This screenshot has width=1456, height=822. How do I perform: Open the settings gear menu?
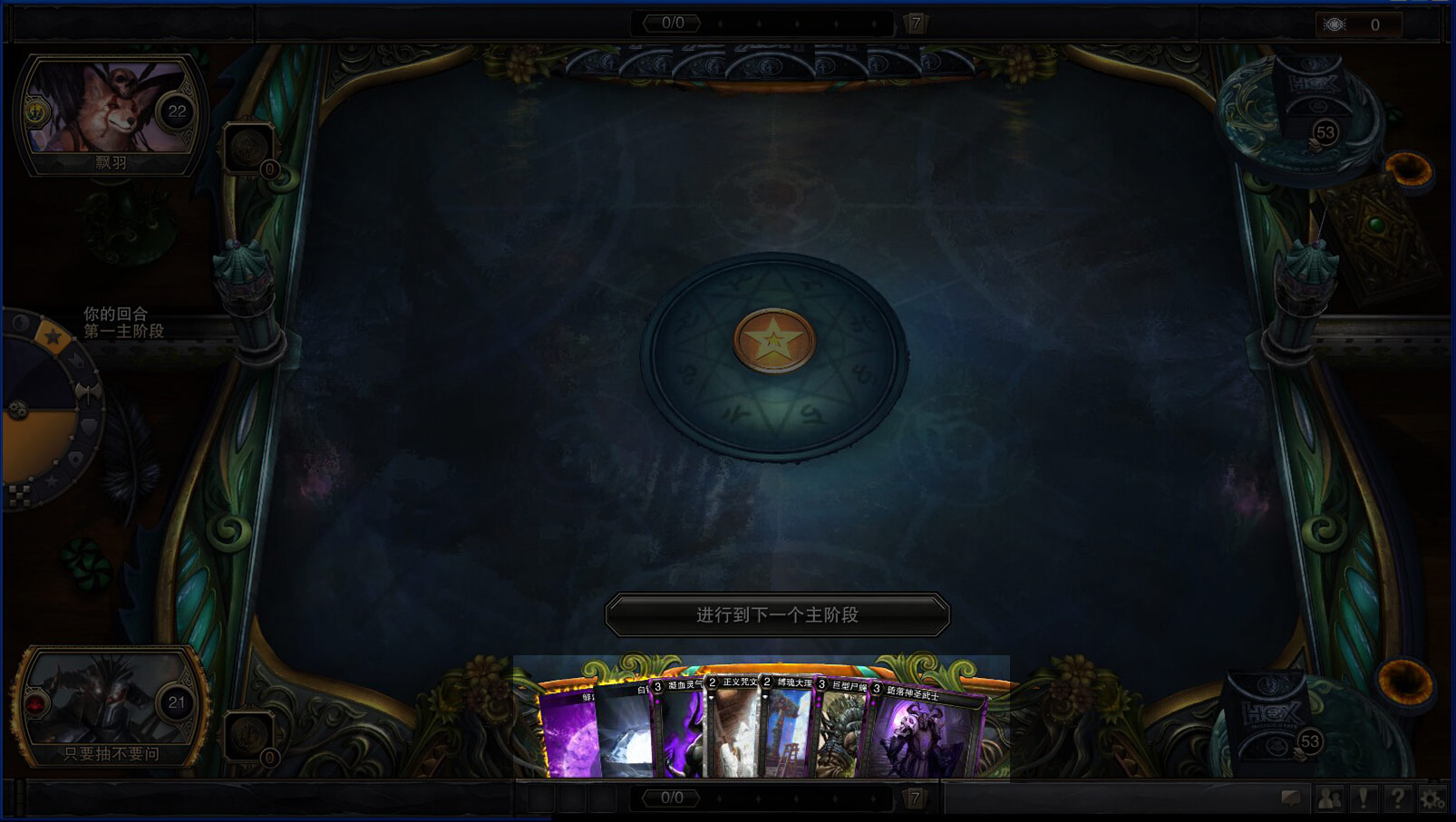click(1432, 798)
